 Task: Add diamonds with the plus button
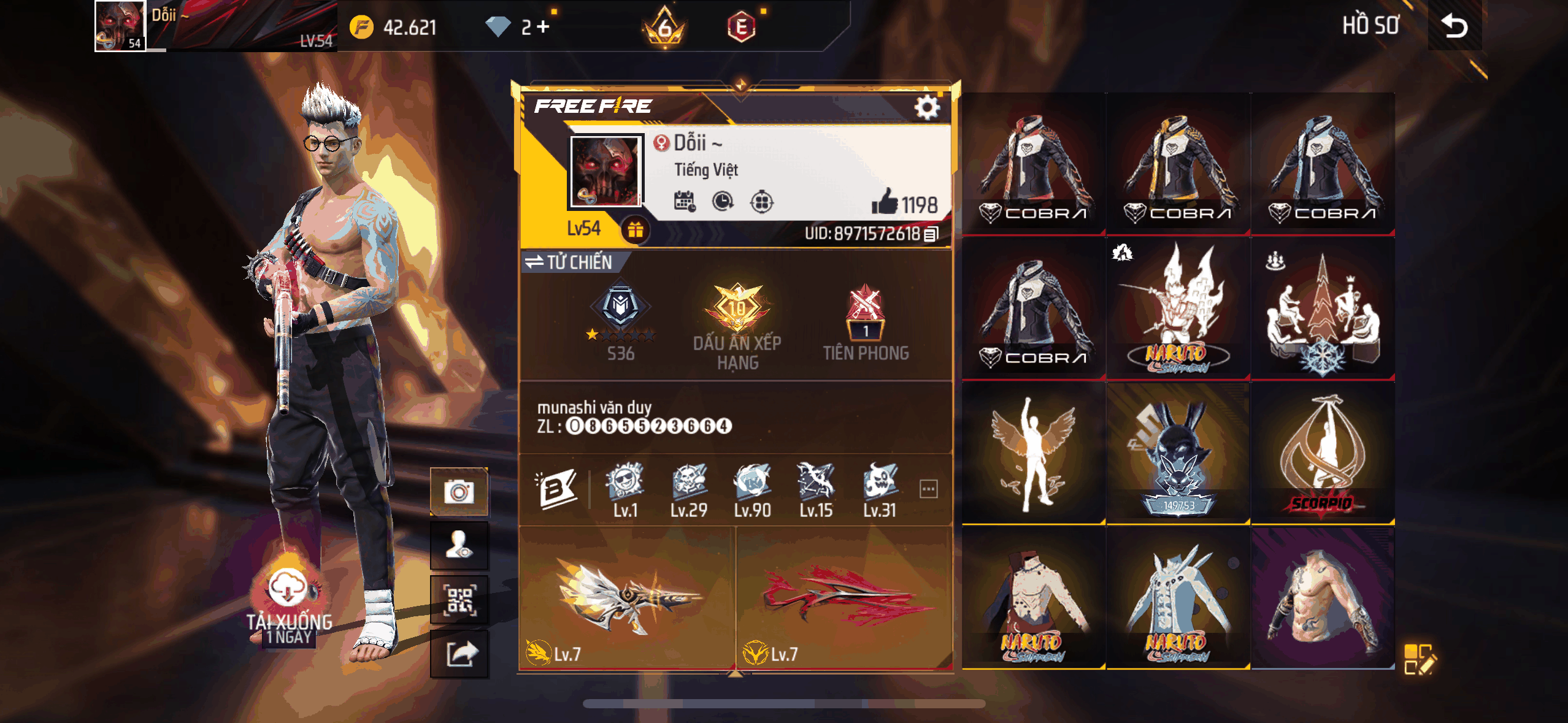click(x=543, y=26)
